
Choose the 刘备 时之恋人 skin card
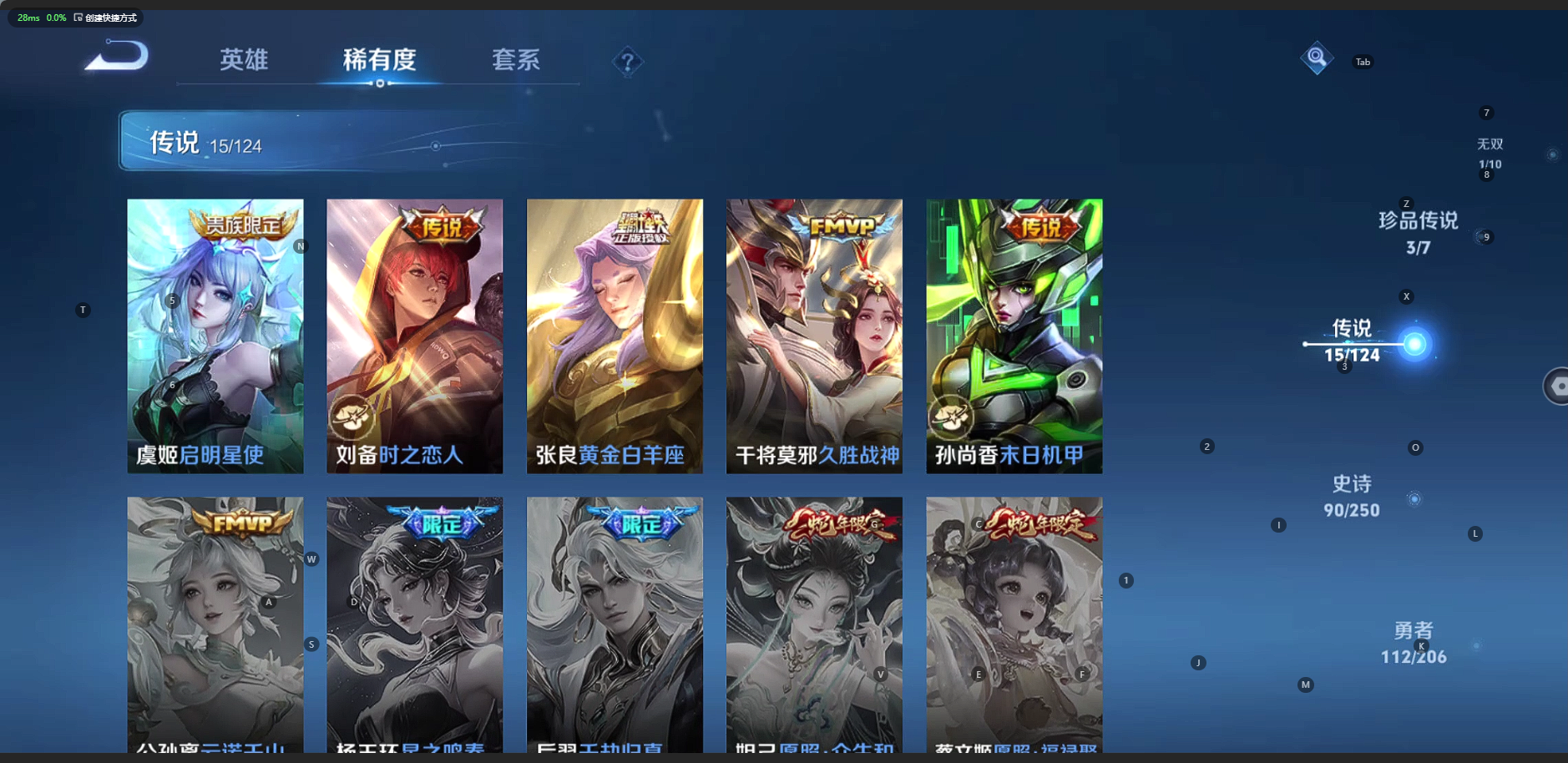click(415, 336)
